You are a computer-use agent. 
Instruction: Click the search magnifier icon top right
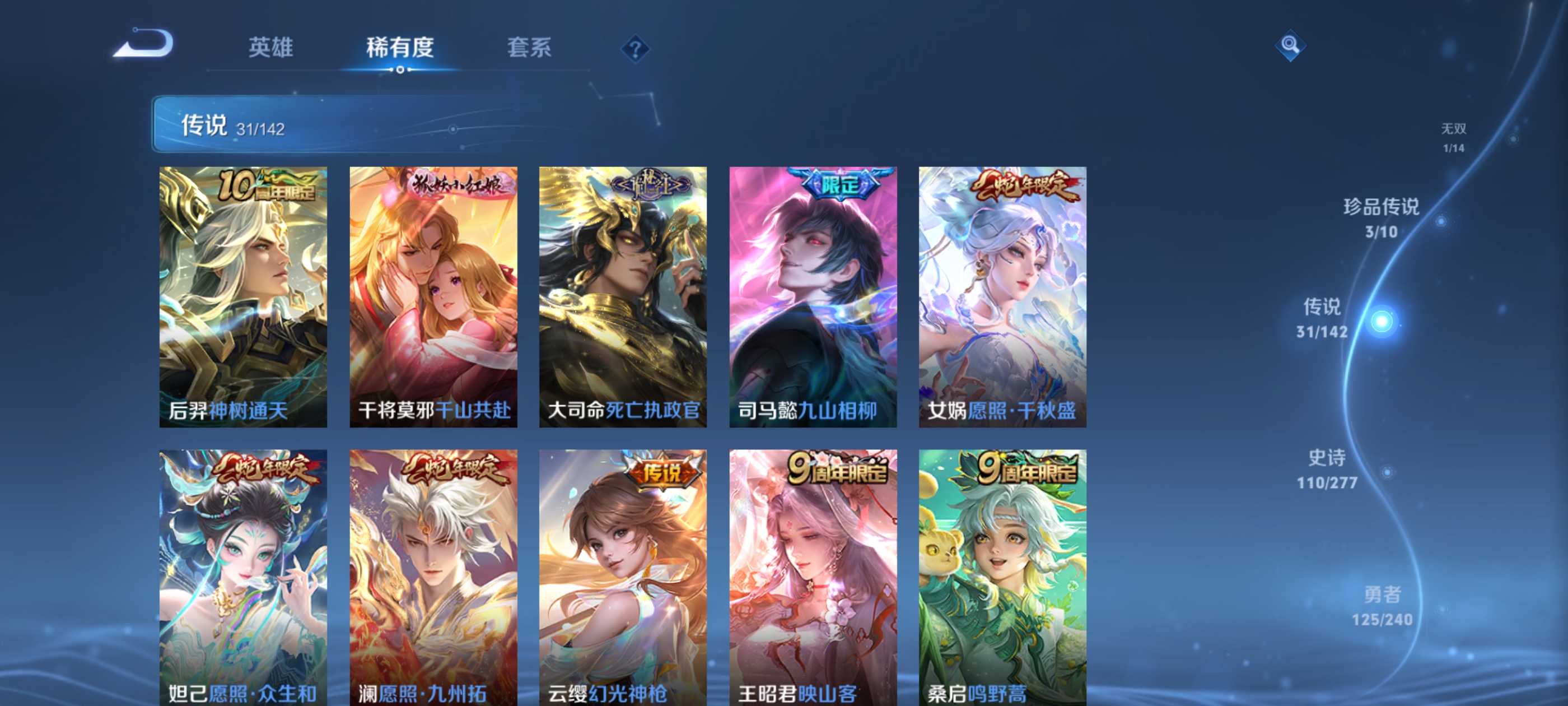(x=1290, y=45)
